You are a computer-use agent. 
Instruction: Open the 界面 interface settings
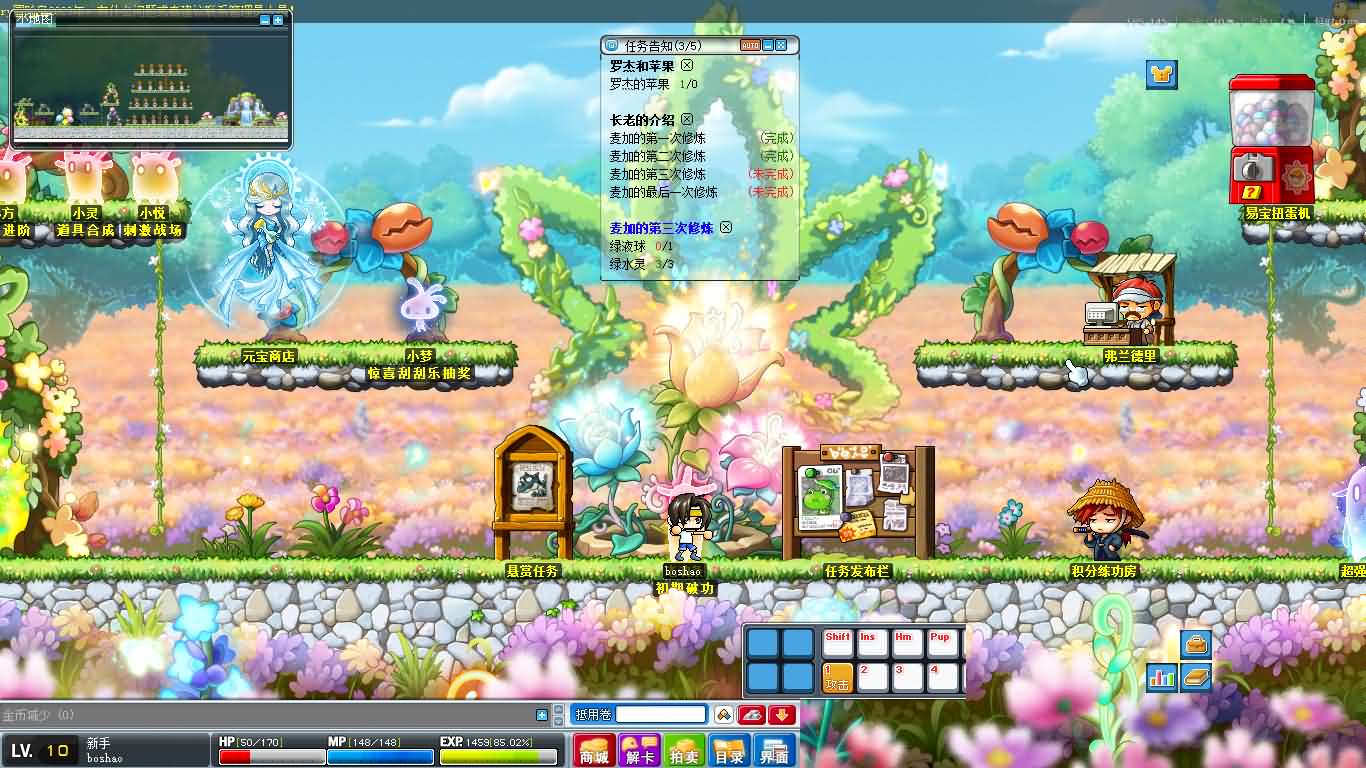774,751
